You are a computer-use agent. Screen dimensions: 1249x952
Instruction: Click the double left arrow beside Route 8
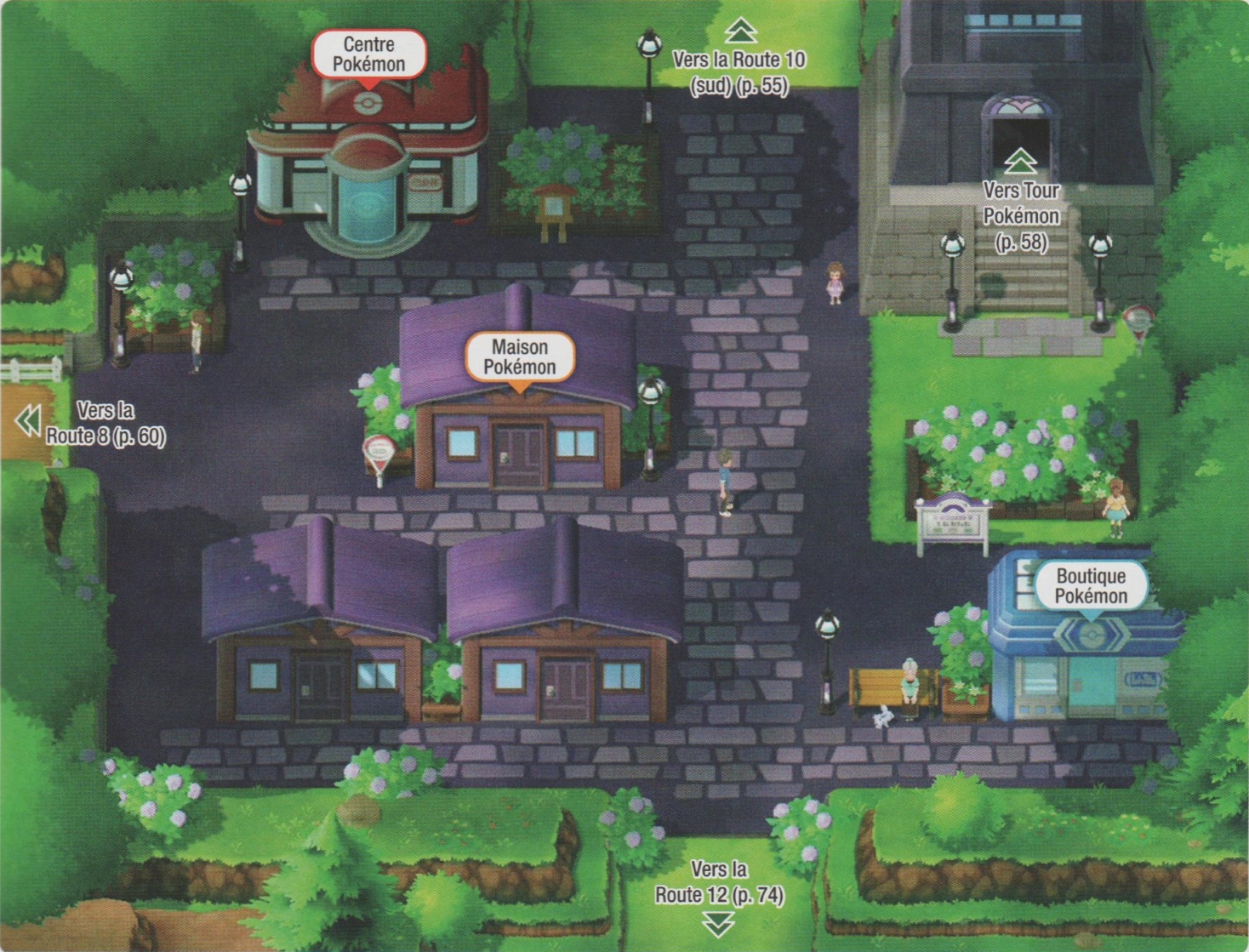[28, 420]
